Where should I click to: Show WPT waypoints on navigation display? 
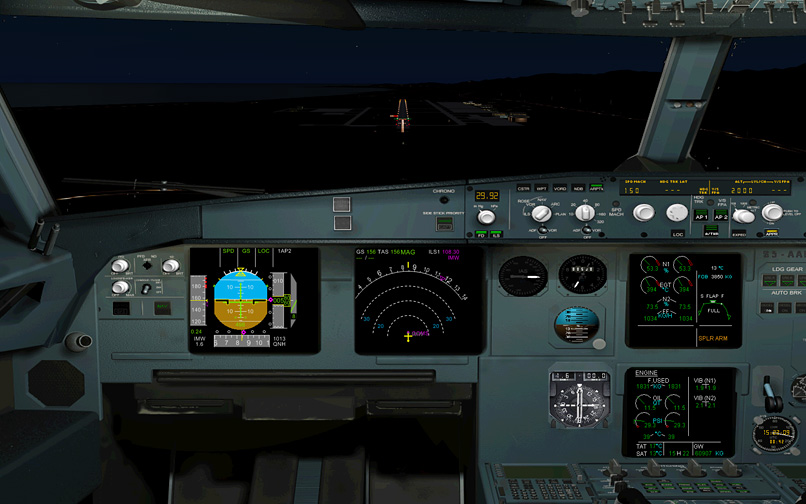pyautogui.click(x=541, y=188)
